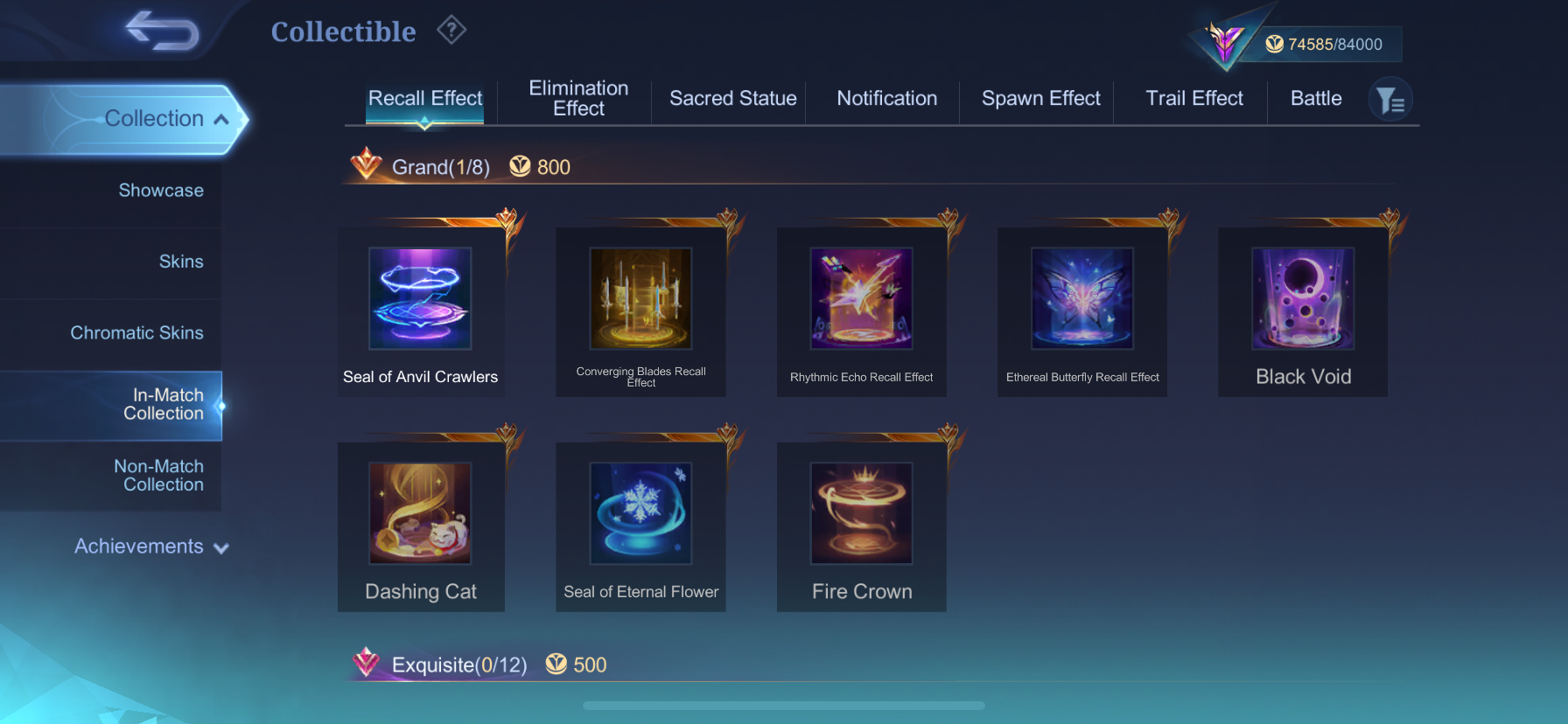Open the Skins menu entry
Viewport: 1568px width, 724px height.
click(181, 261)
